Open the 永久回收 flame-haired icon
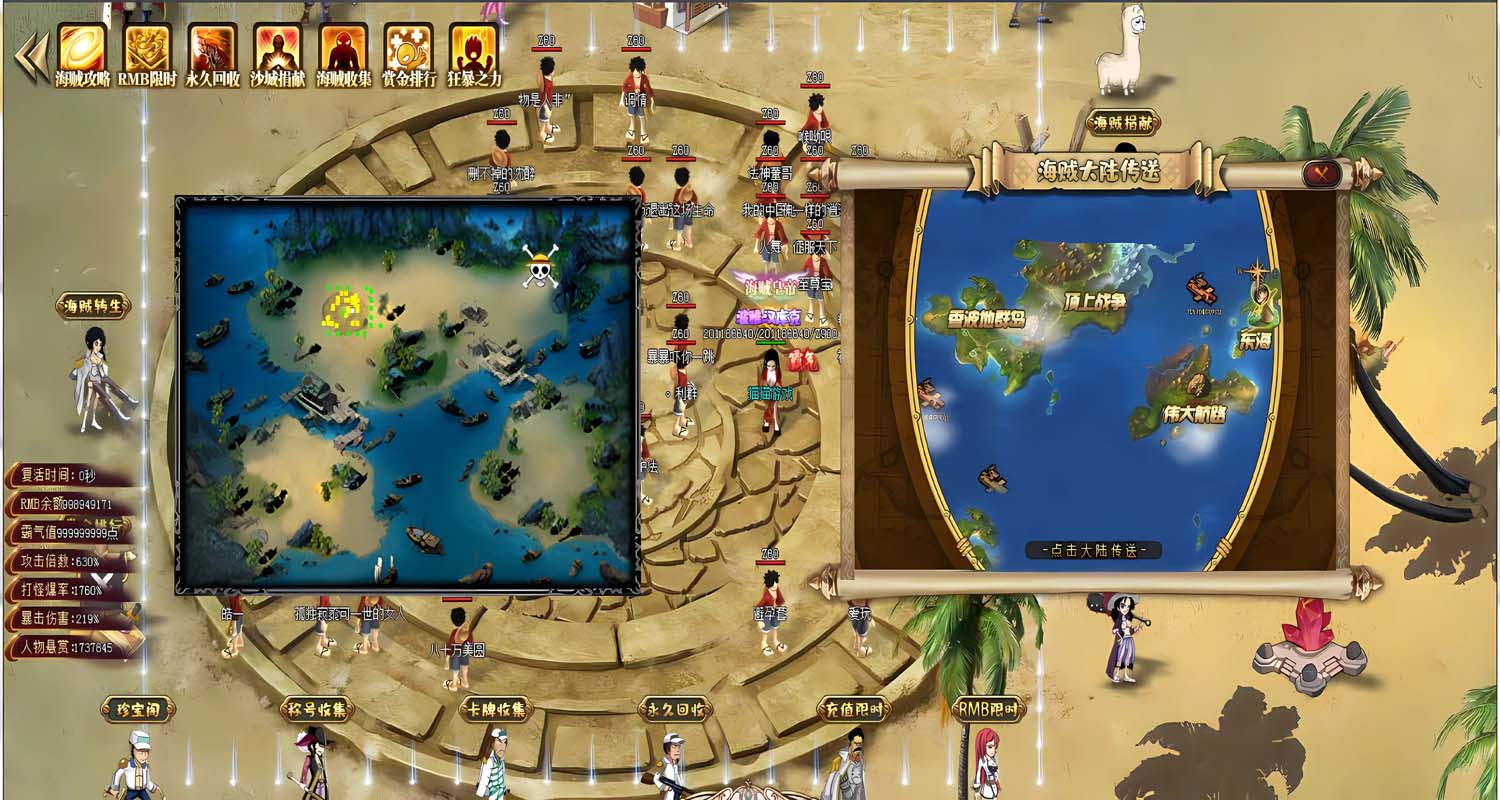 tap(212, 49)
